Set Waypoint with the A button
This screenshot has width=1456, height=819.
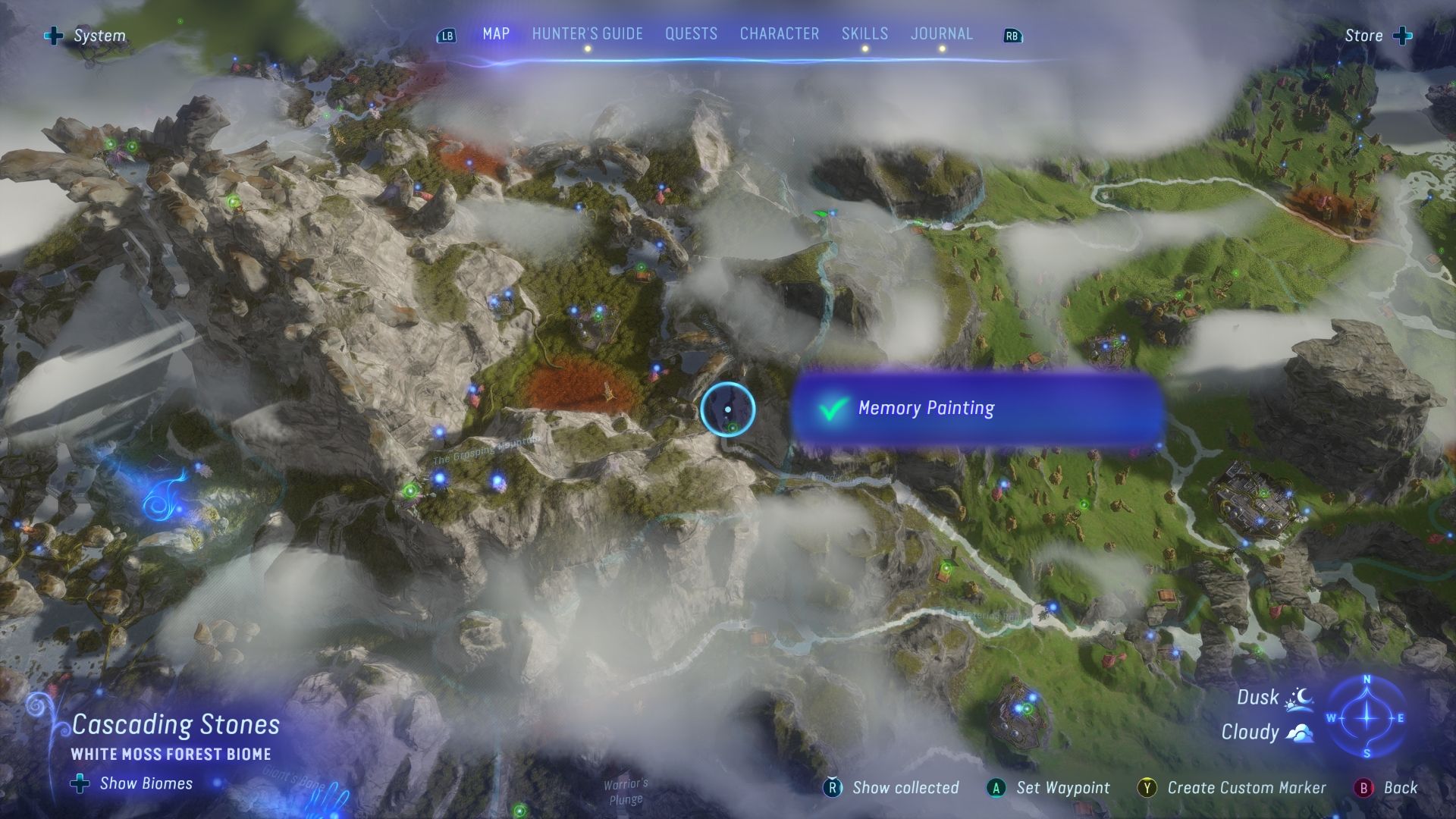click(995, 788)
